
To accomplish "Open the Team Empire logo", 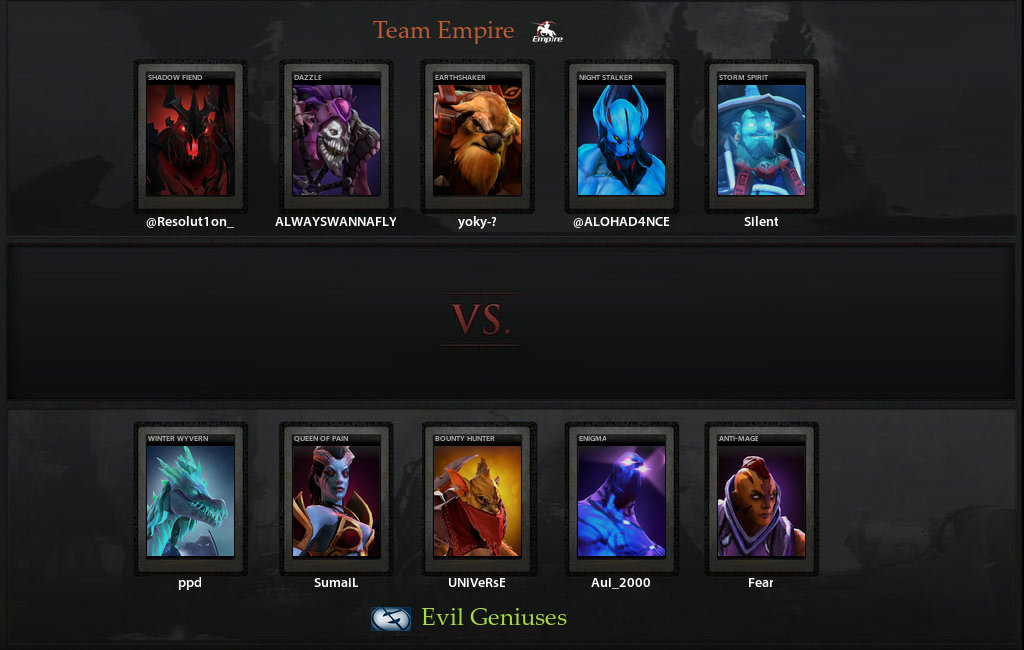I will 547,32.
